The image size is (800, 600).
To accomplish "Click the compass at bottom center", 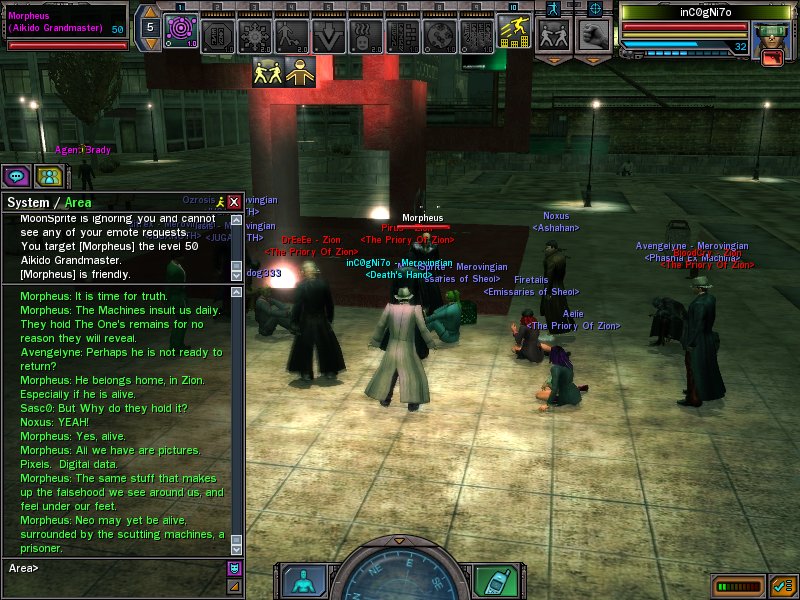I will [398, 575].
